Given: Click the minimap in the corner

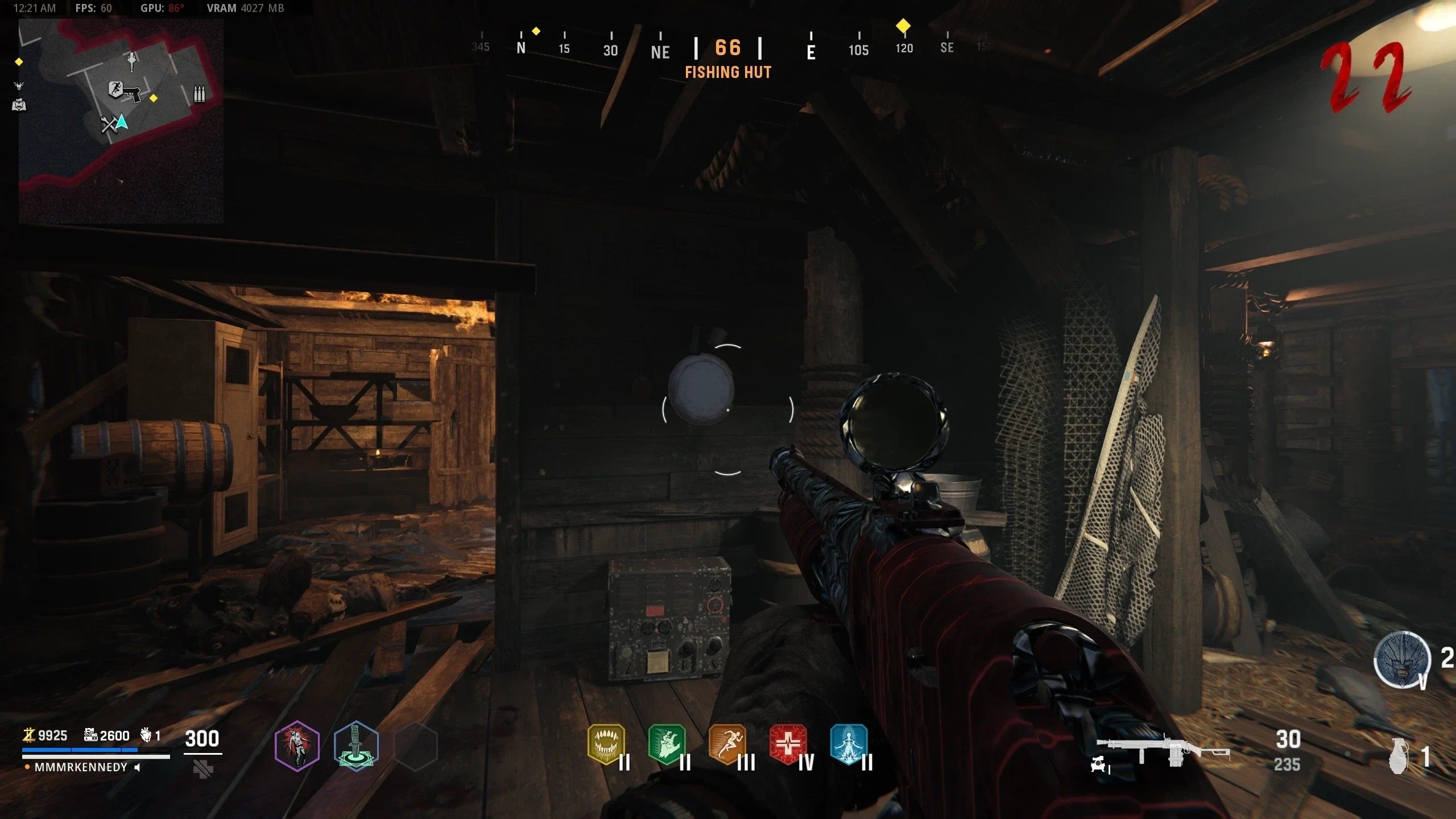Looking at the screenshot, I should pyautogui.click(x=121, y=121).
